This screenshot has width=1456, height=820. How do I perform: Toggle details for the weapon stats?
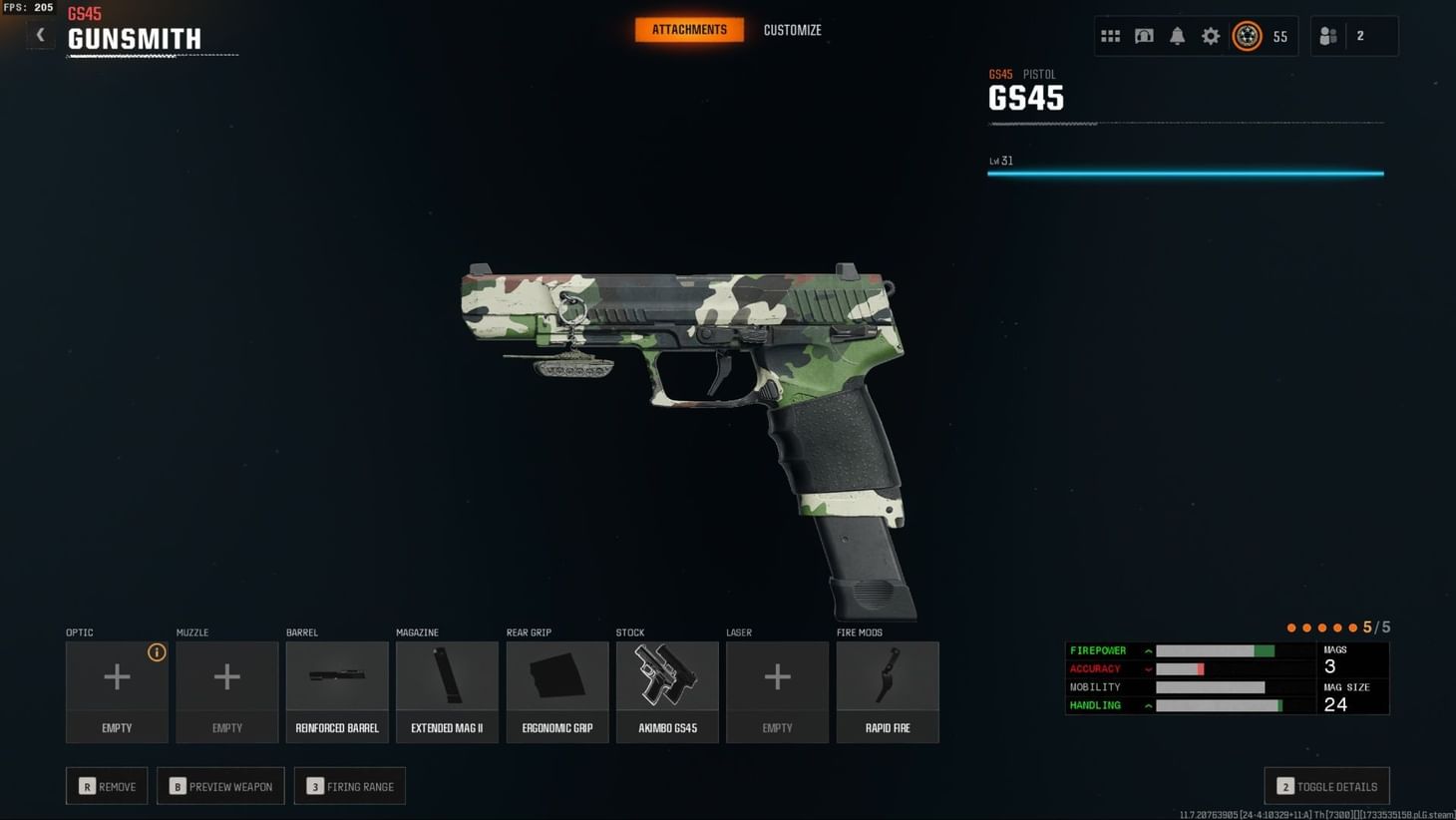[1326, 786]
